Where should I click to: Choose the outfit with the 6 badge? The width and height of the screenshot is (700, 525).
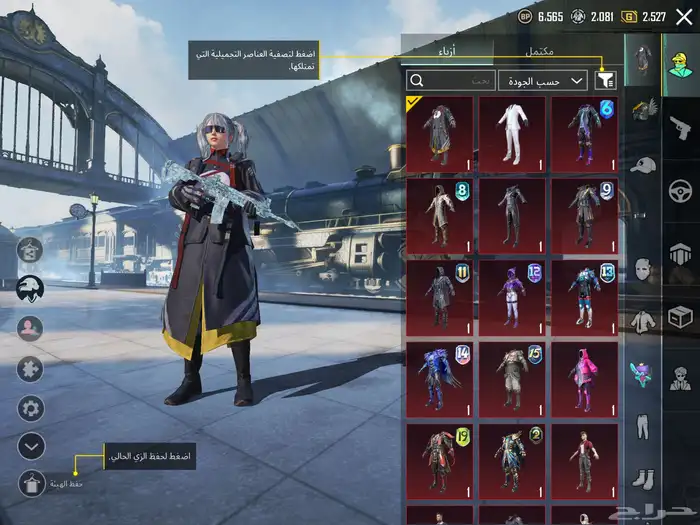click(x=585, y=133)
